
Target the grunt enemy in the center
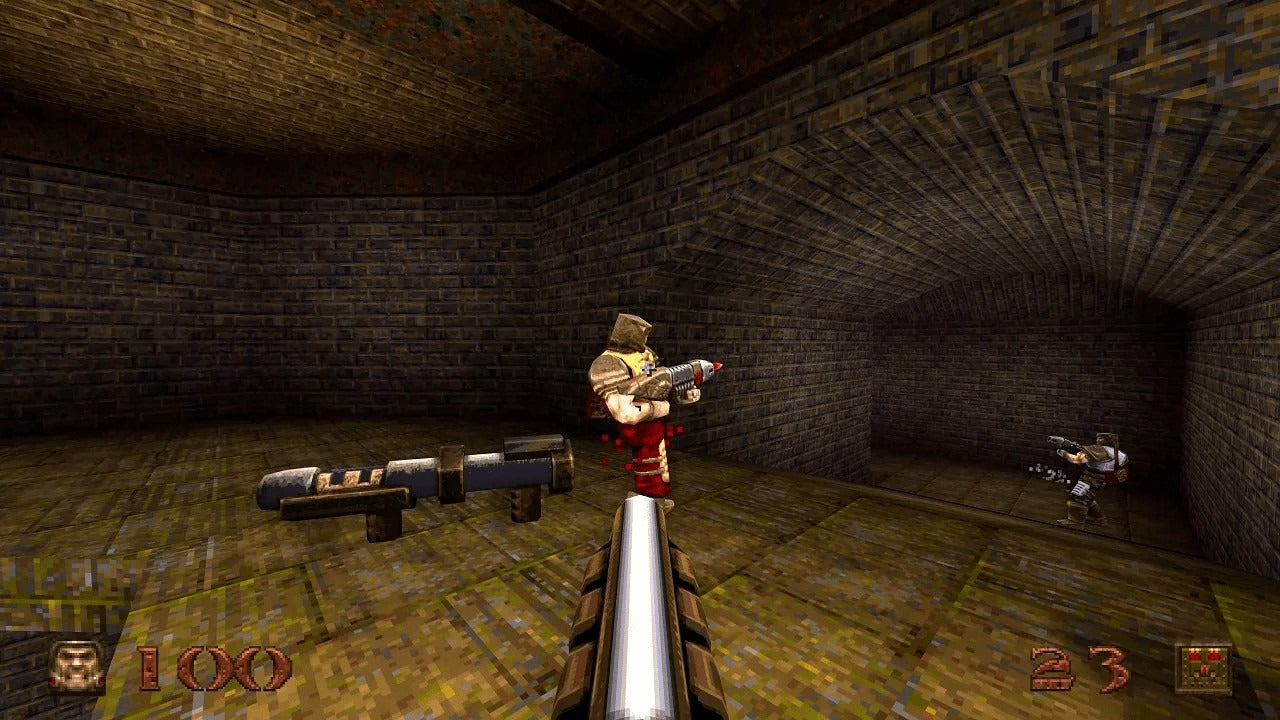640,400
